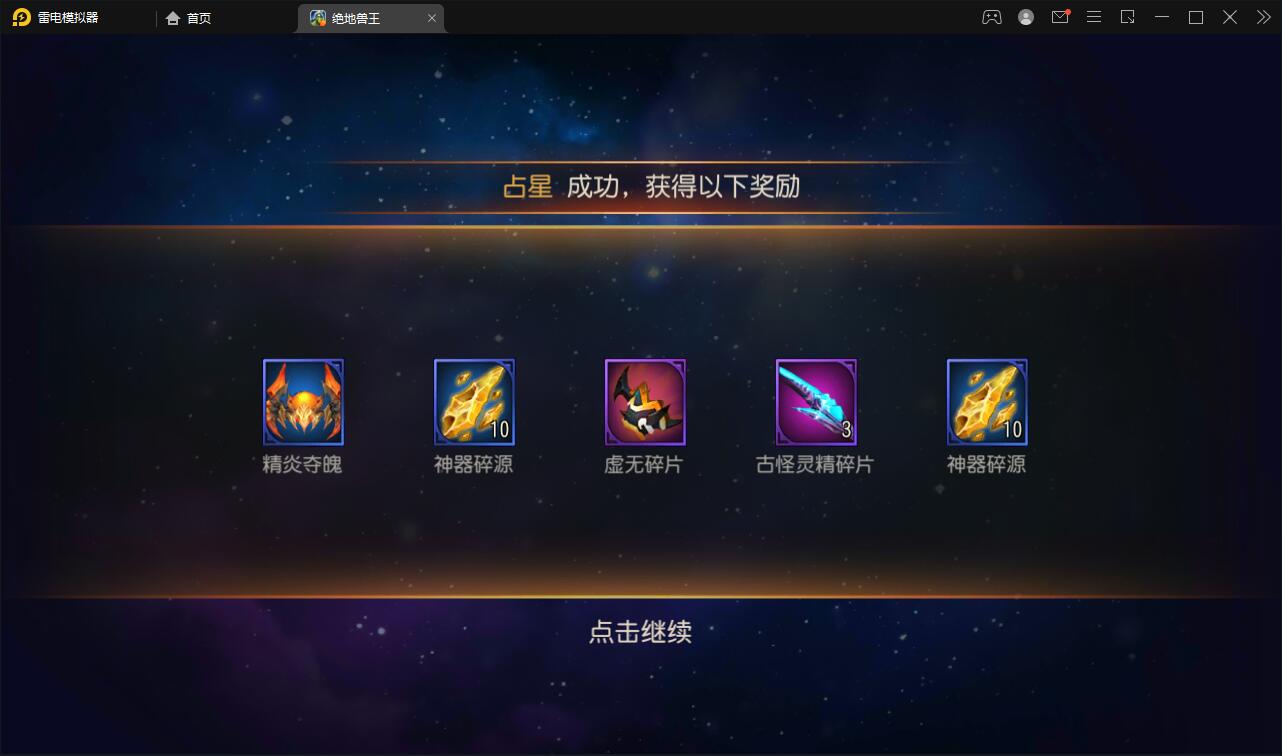
Task: Open the user account avatar icon
Action: tap(1026, 17)
